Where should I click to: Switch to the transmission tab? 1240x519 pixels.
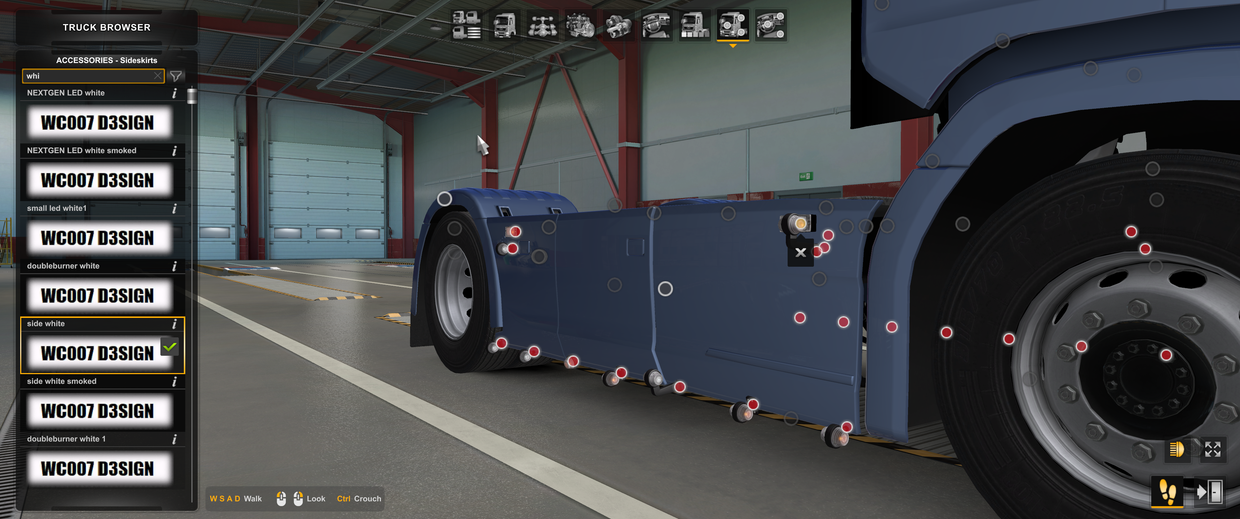click(x=619, y=25)
